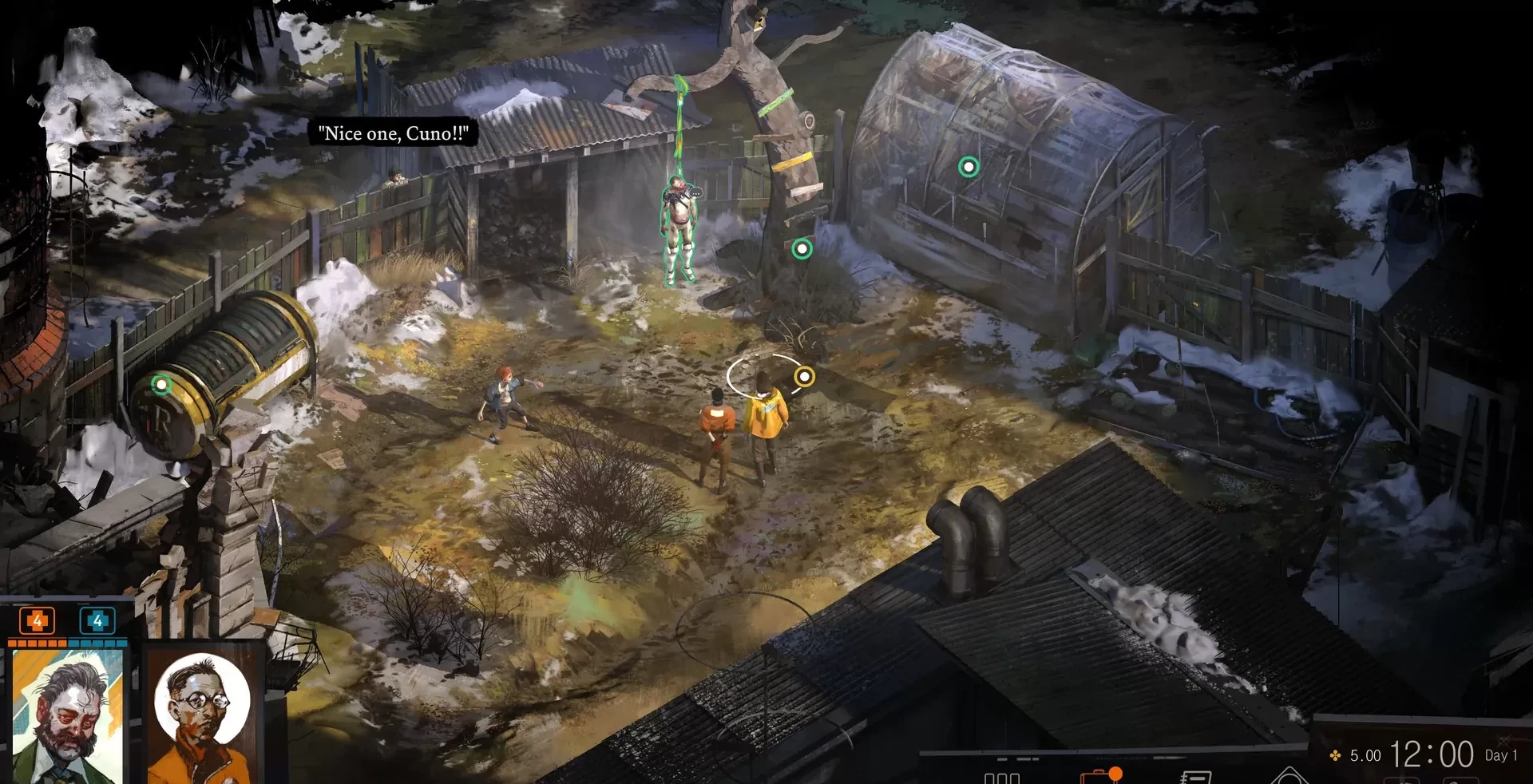Screen dimensions: 1533x784
Task: Use the orange health healing charge
Action: [37, 620]
